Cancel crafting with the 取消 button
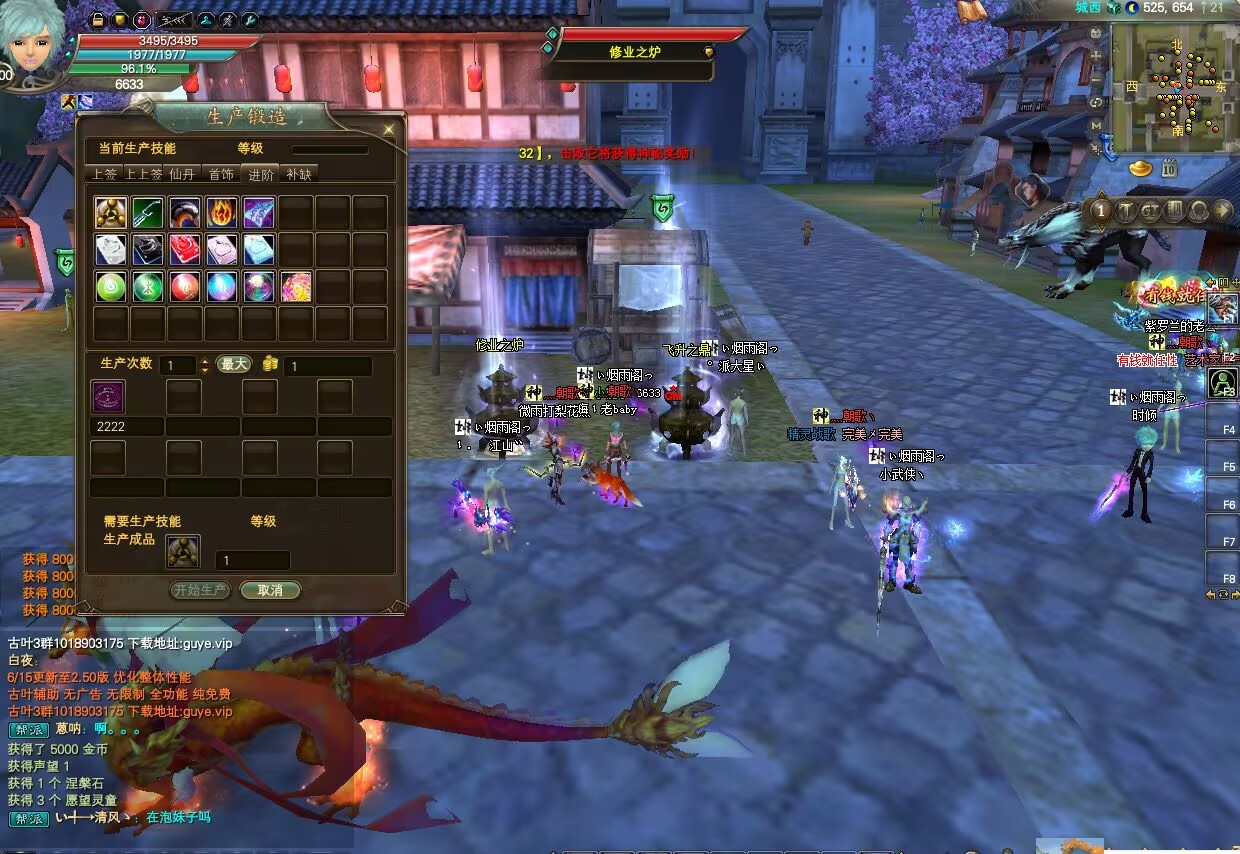This screenshot has width=1240, height=854. click(270, 590)
